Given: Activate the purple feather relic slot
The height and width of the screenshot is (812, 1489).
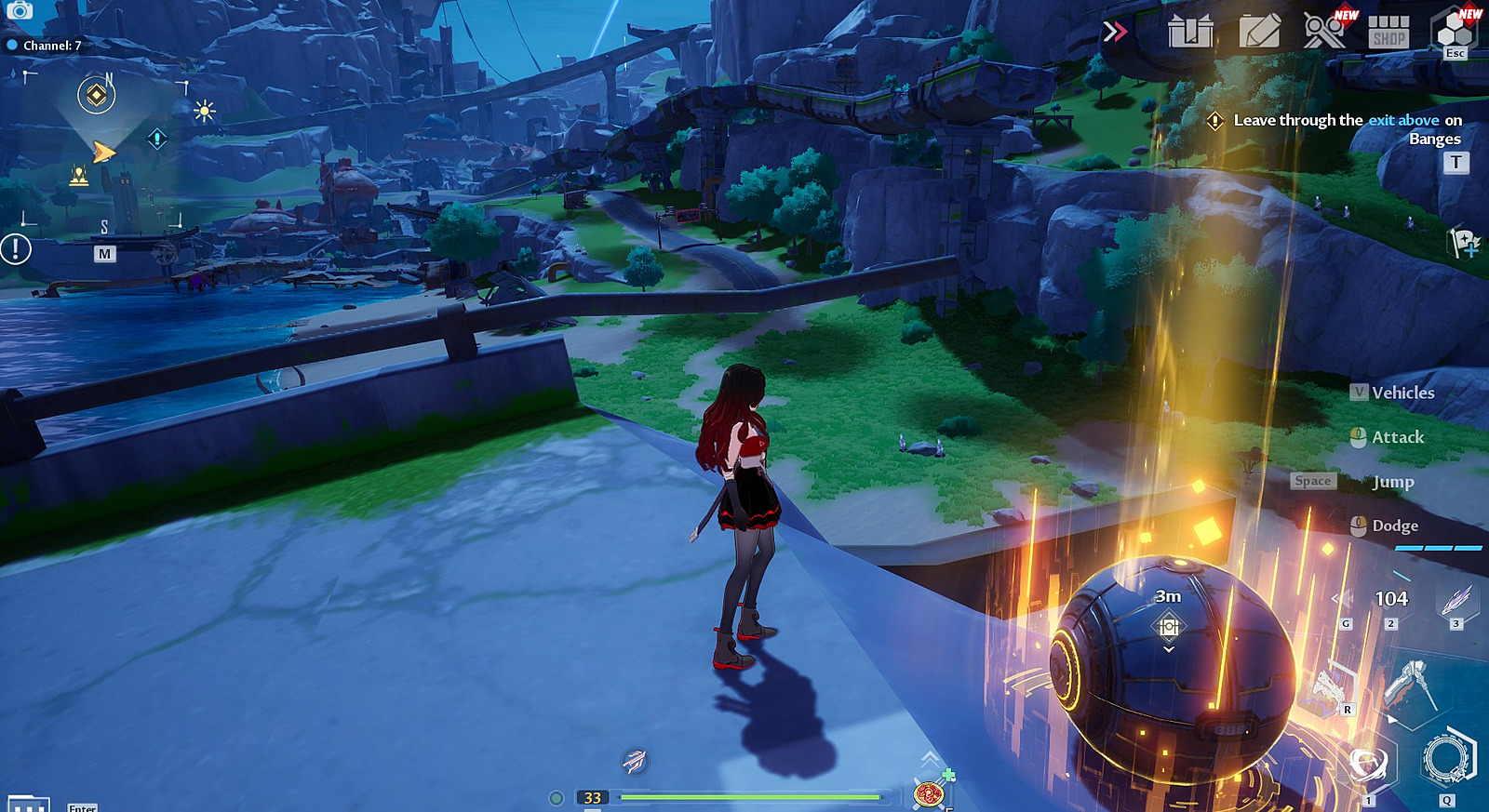Looking at the screenshot, I should click(x=1455, y=601).
